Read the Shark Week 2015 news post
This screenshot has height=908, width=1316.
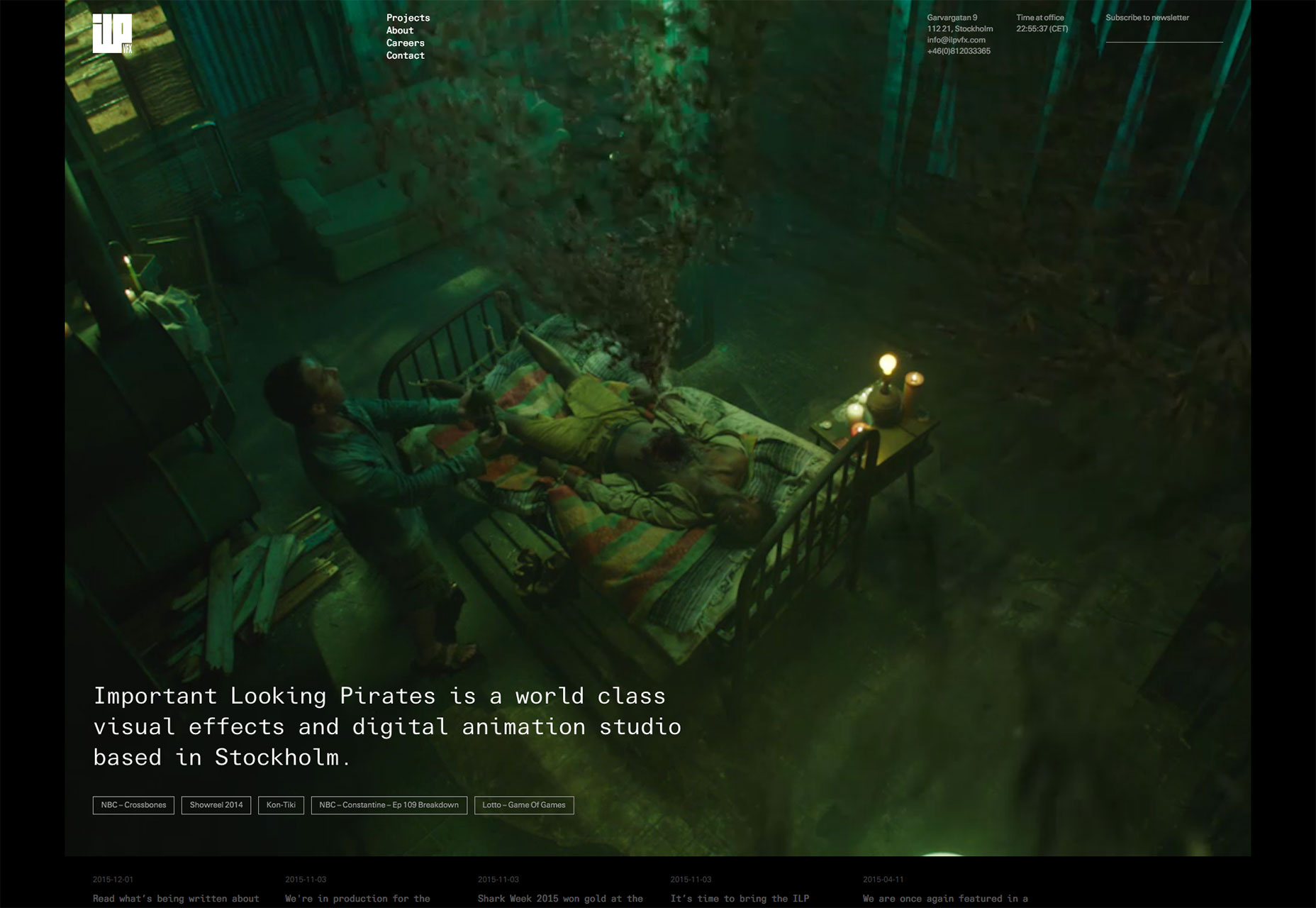point(560,898)
